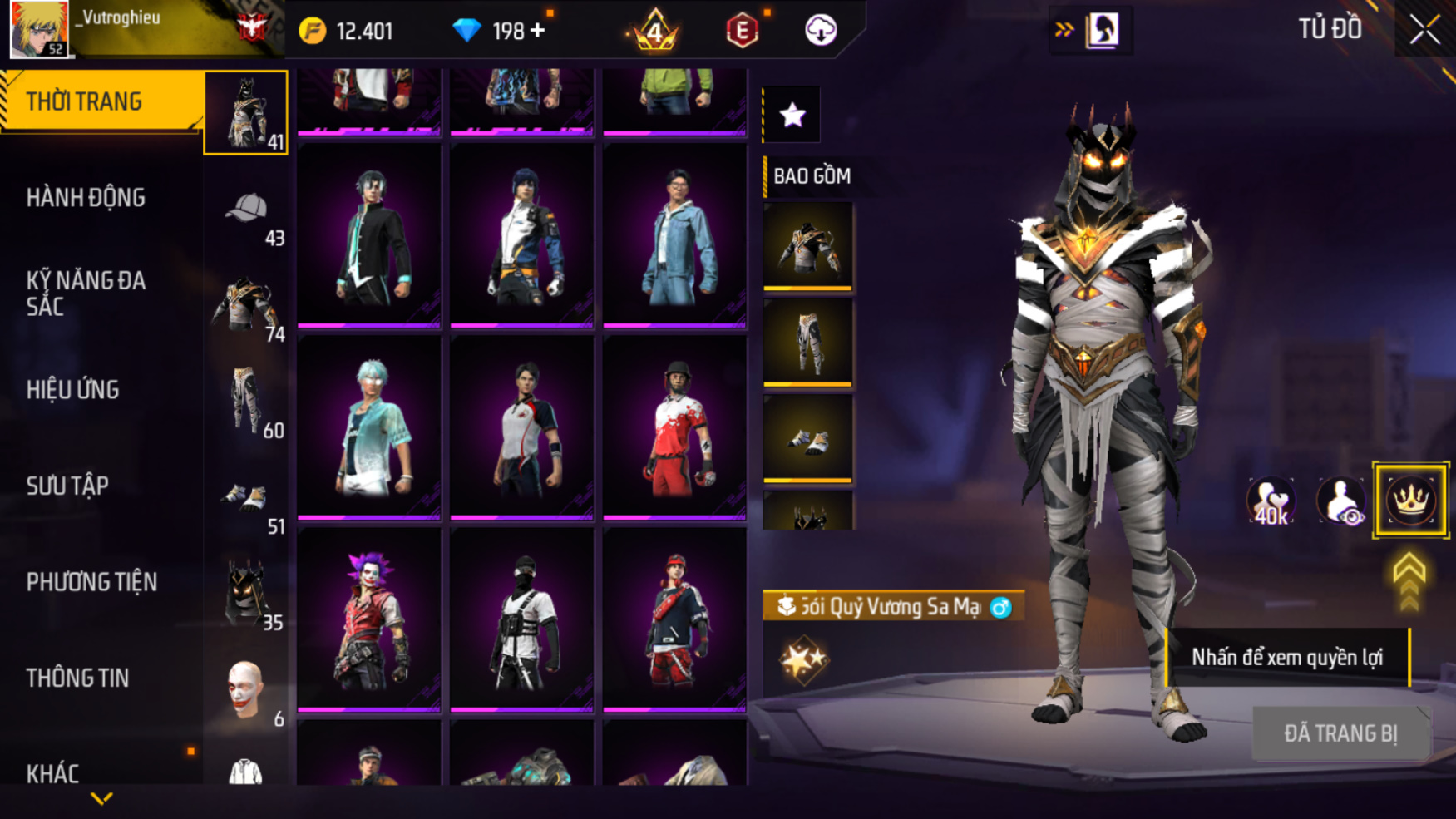
Task: Choose the joker outfit with purple hair
Action: pos(369,619)
